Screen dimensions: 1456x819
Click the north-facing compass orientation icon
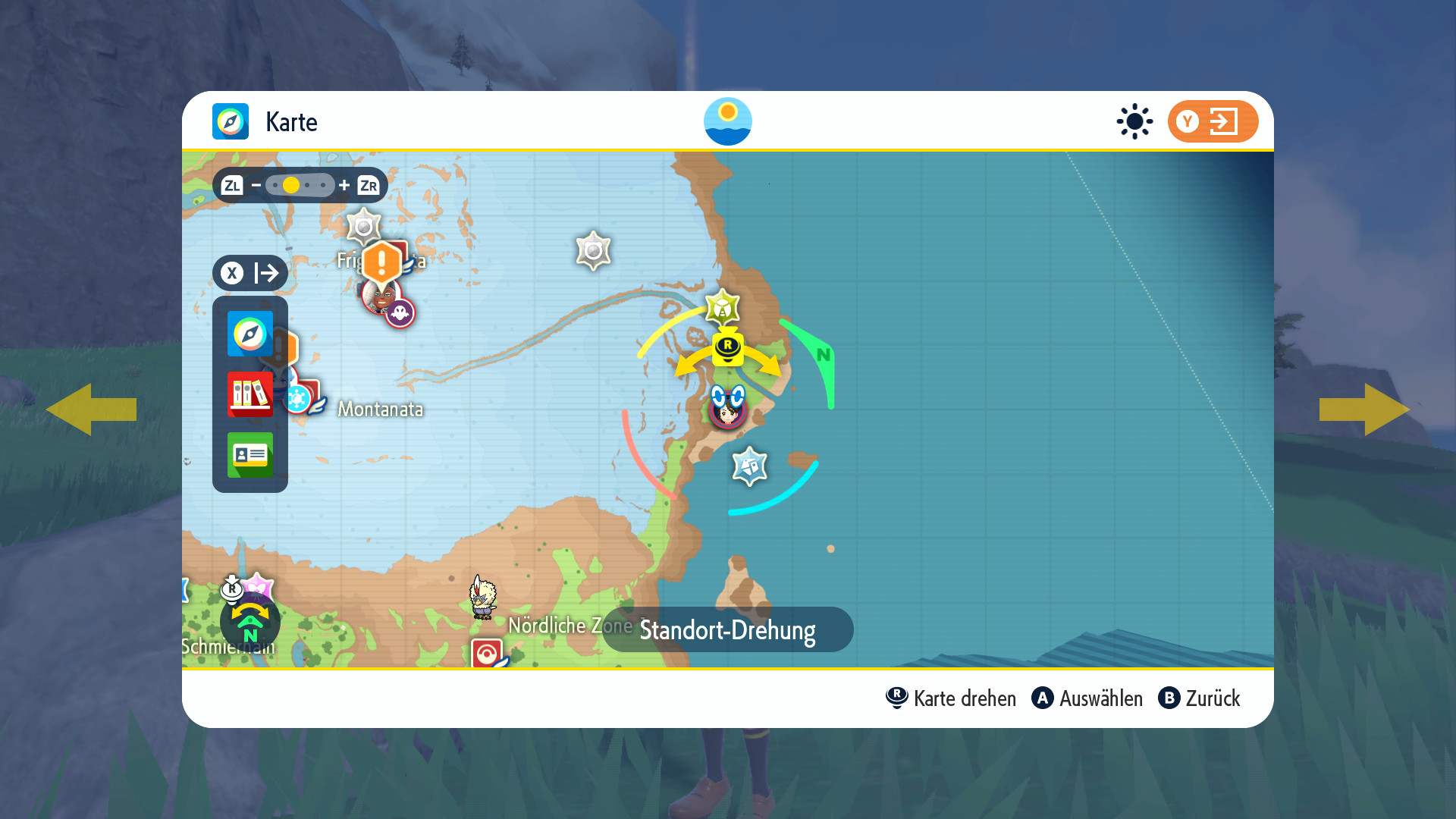click(x=250, y=623)
